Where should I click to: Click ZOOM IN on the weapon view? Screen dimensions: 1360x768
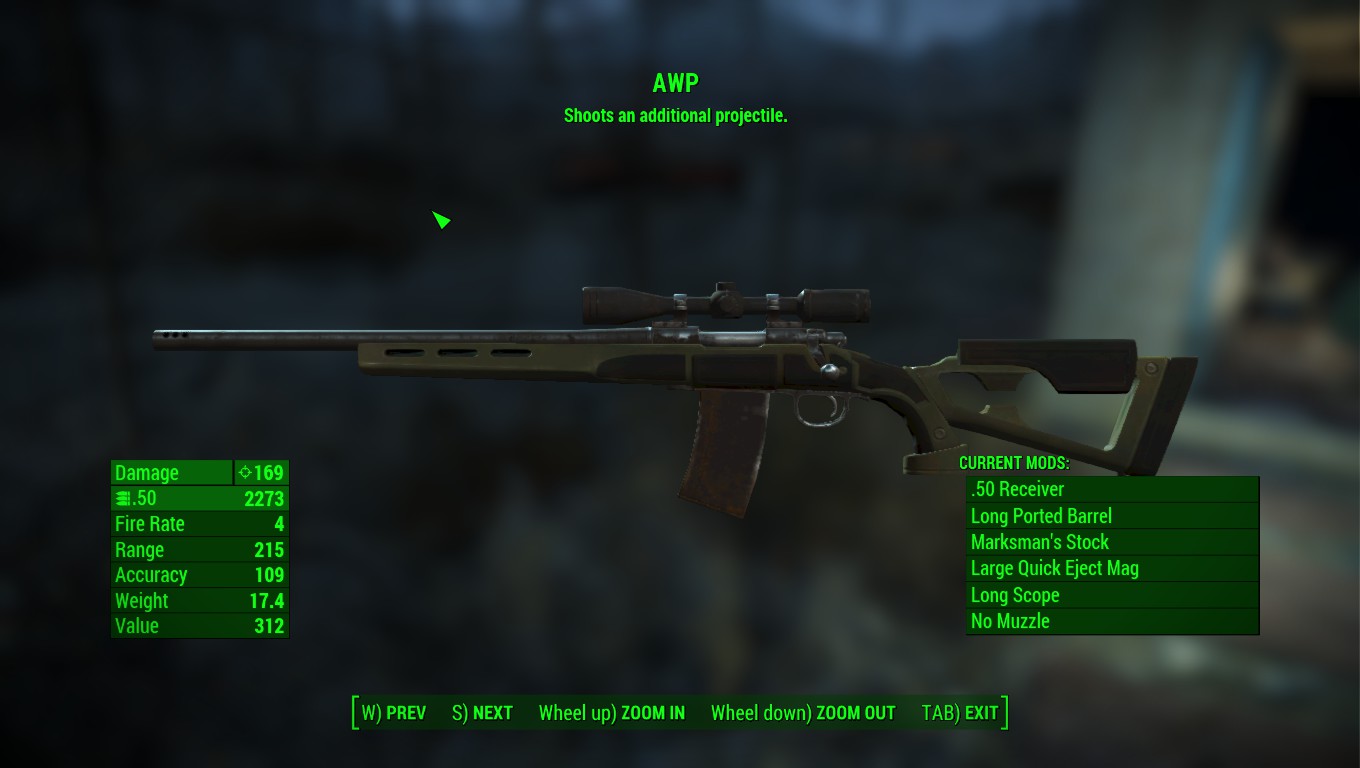point(612,713)
